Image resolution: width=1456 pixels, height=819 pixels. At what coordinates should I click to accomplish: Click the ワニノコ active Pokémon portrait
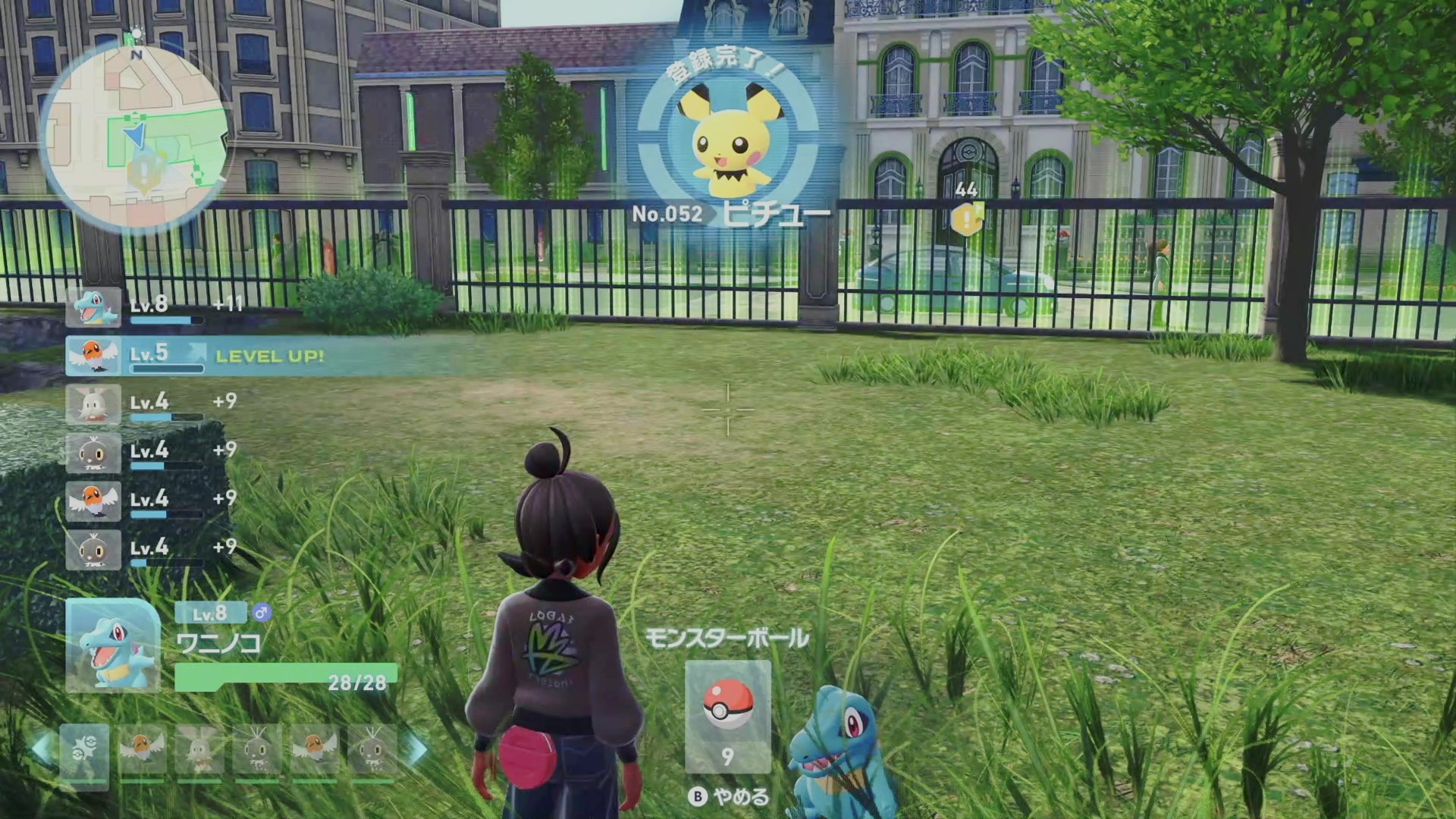(114, 646)
